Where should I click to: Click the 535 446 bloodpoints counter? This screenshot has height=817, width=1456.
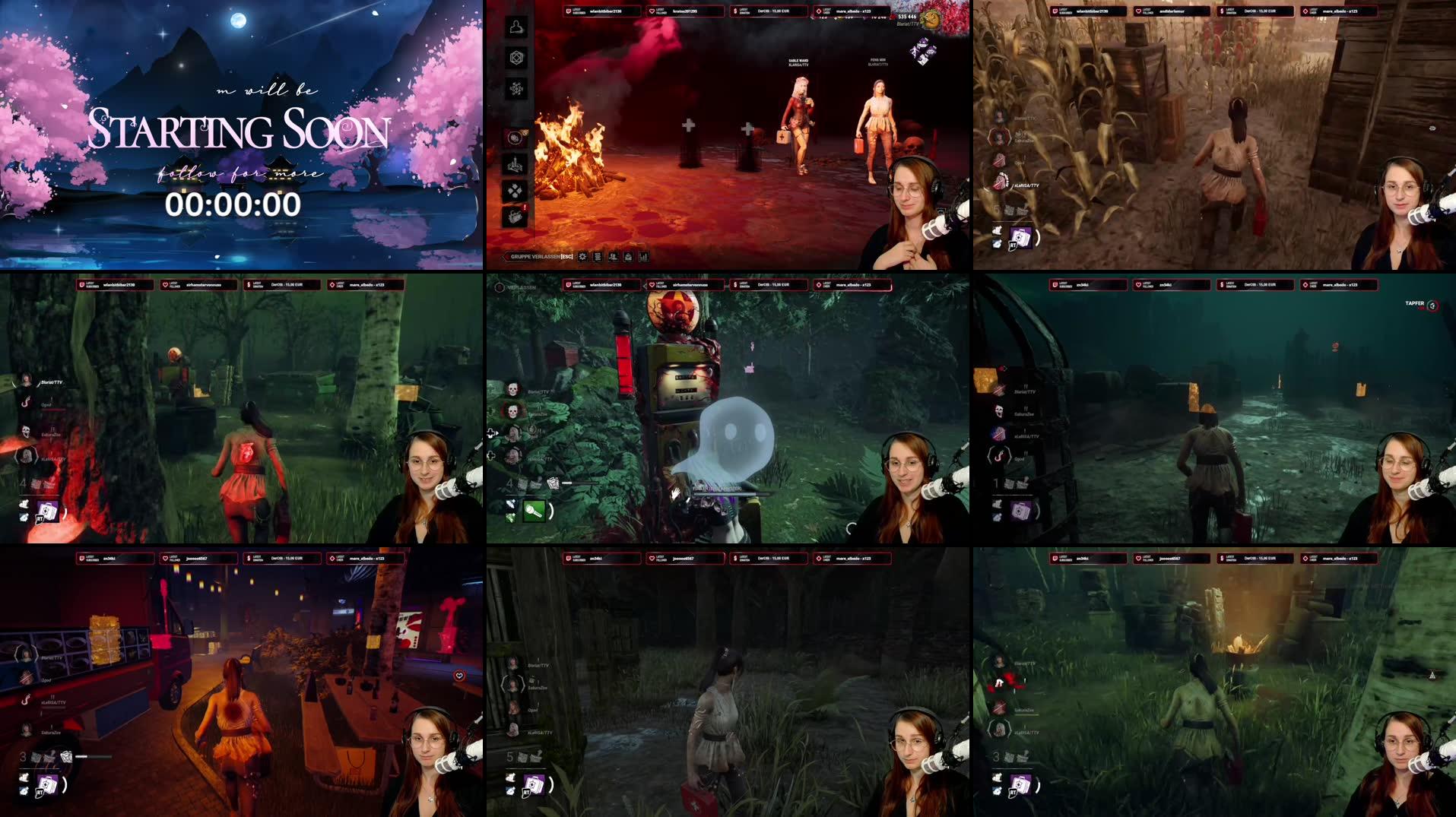907,17
